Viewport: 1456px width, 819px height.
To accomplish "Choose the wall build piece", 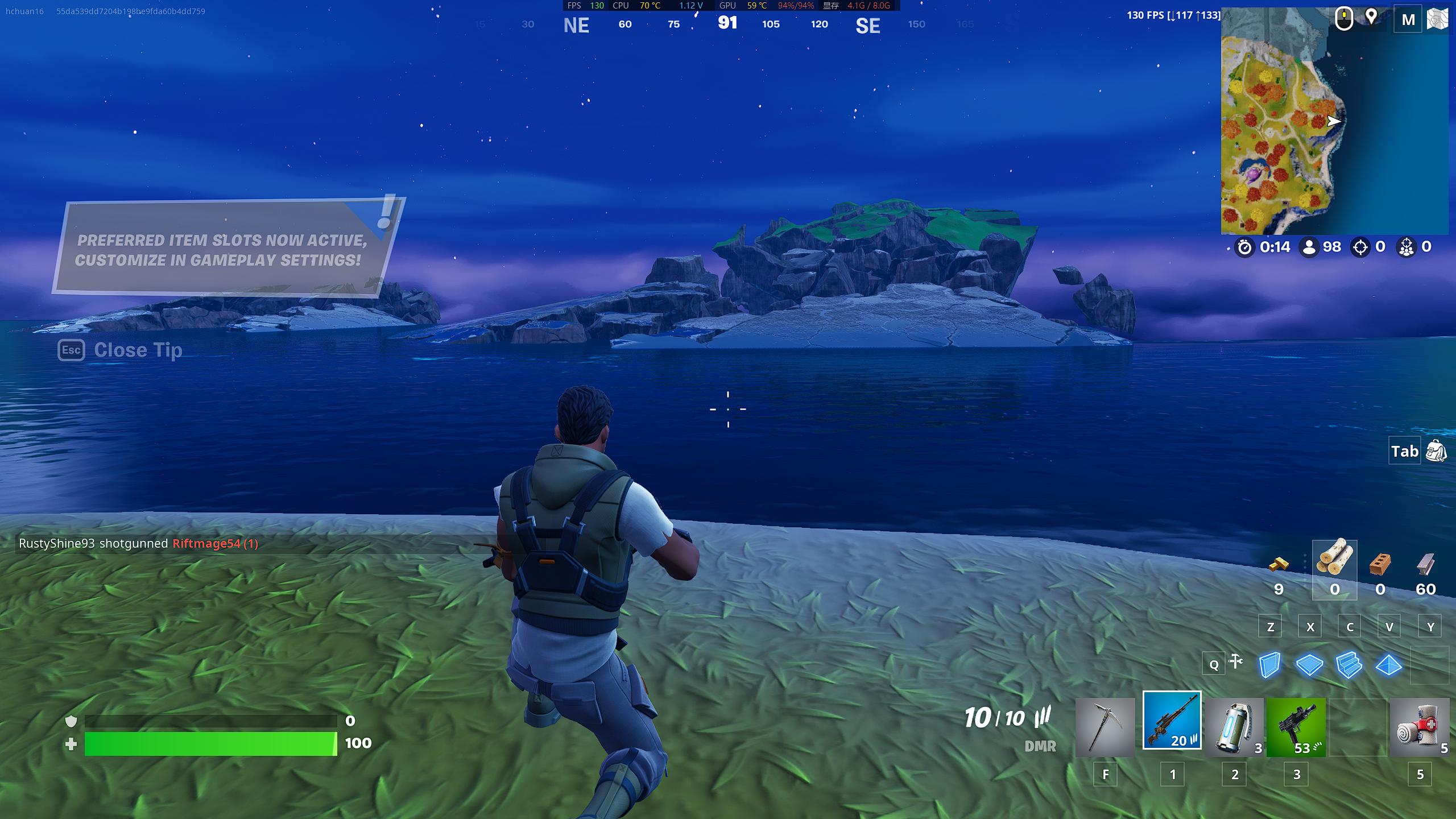I will pyautogui.click(x=1269, y=665).
